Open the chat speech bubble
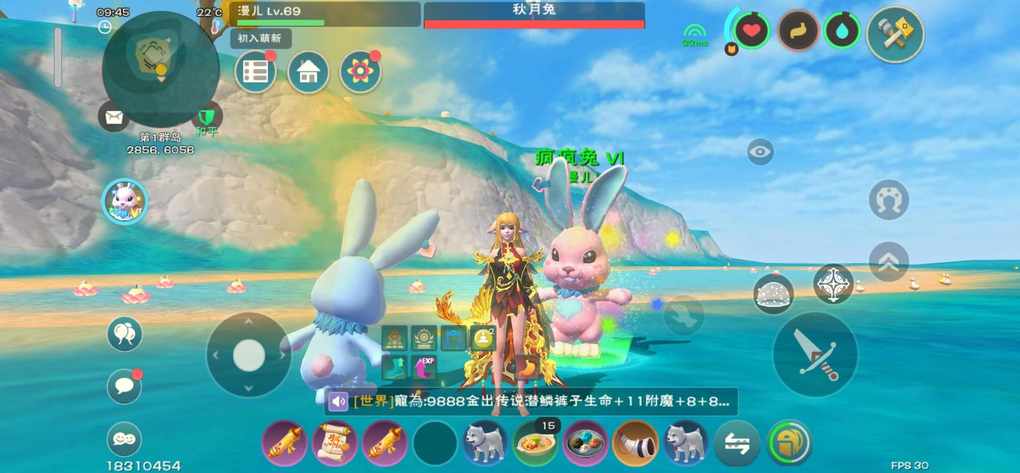This screenshot has width=1020, height=473. click(125, 386)
